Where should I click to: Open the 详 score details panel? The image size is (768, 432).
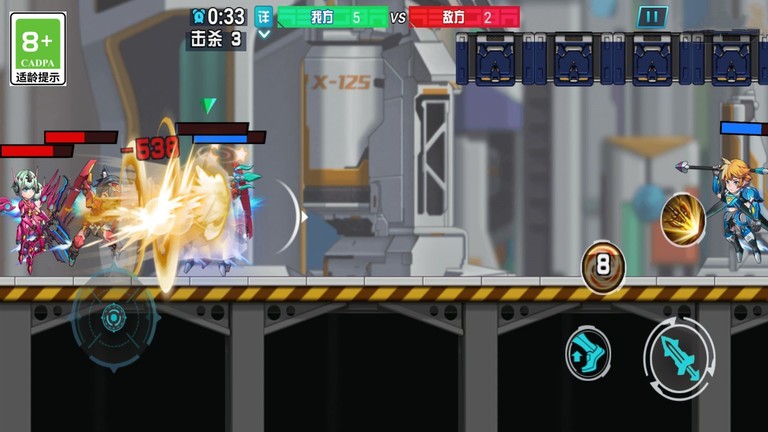click(263, 16)
